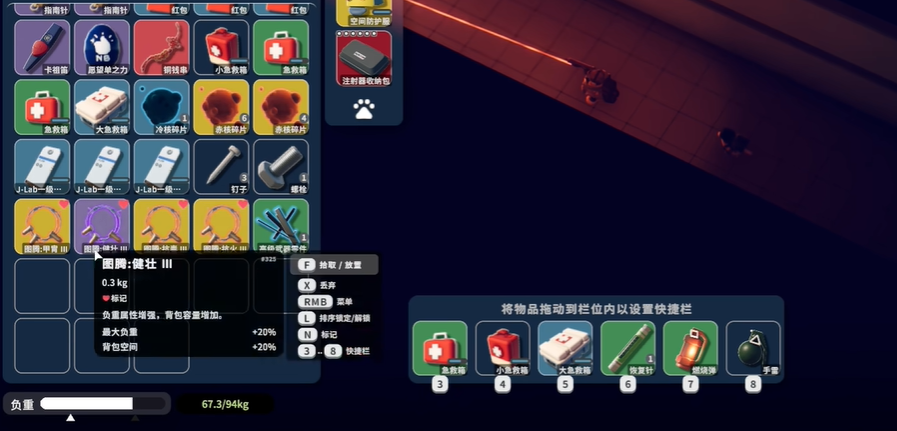The width and height of the screenshot is (897, 431).
Task: Click the 冷核碎片 cold core fragment
Action: 161,106
